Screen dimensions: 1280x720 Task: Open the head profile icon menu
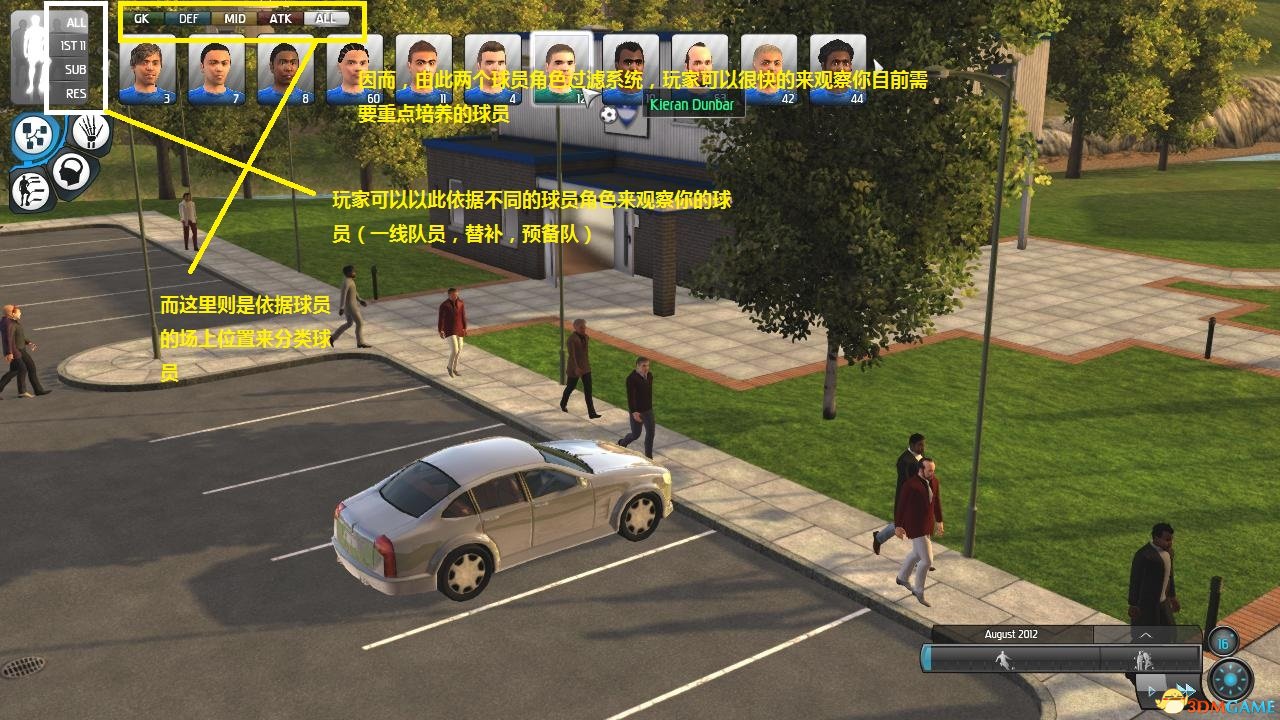click(x=71, y=171)
